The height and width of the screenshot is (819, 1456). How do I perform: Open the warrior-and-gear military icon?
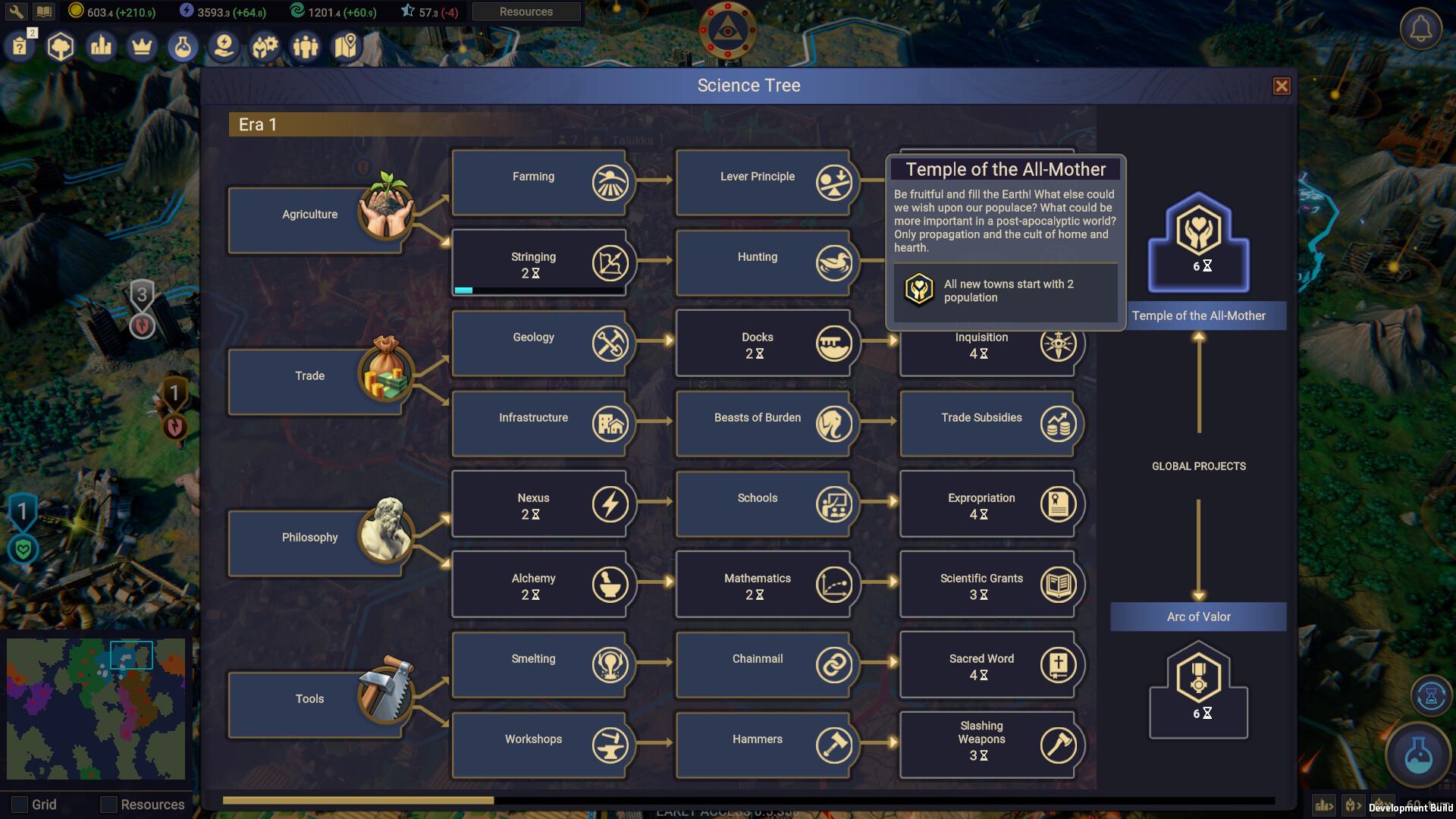point(265,46)
